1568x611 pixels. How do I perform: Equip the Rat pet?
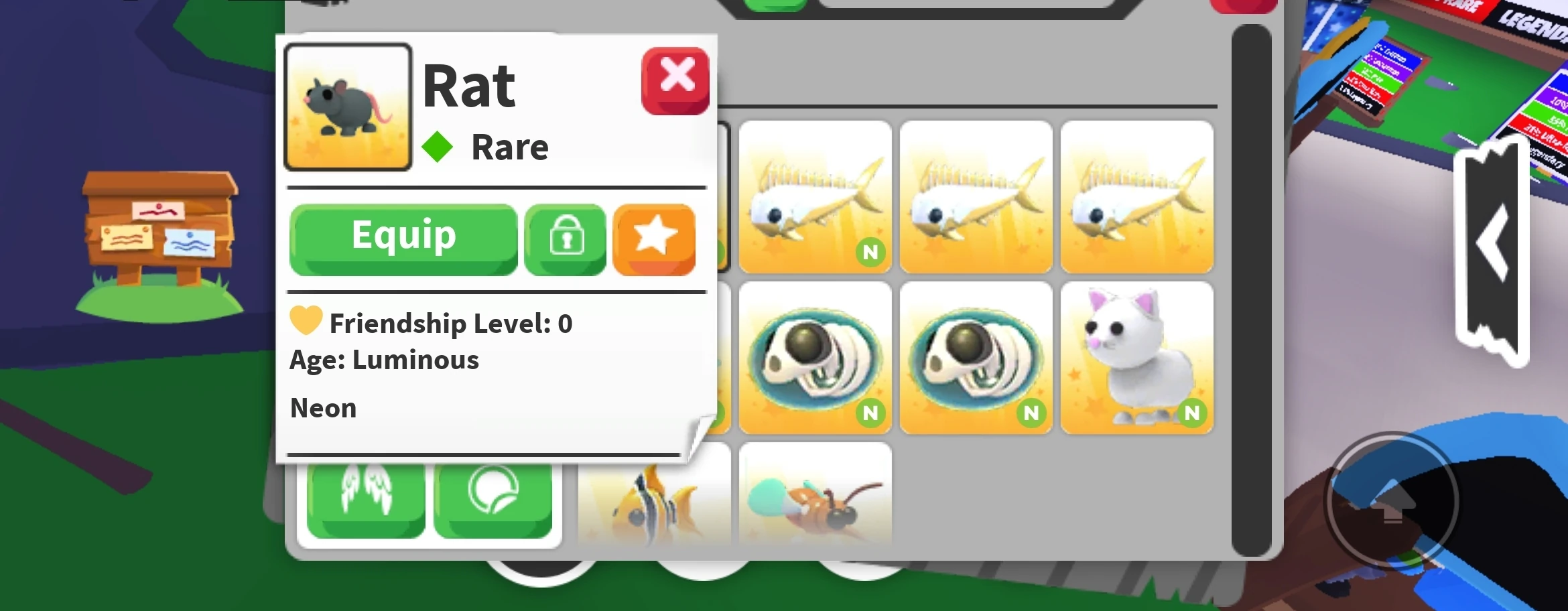403,236
